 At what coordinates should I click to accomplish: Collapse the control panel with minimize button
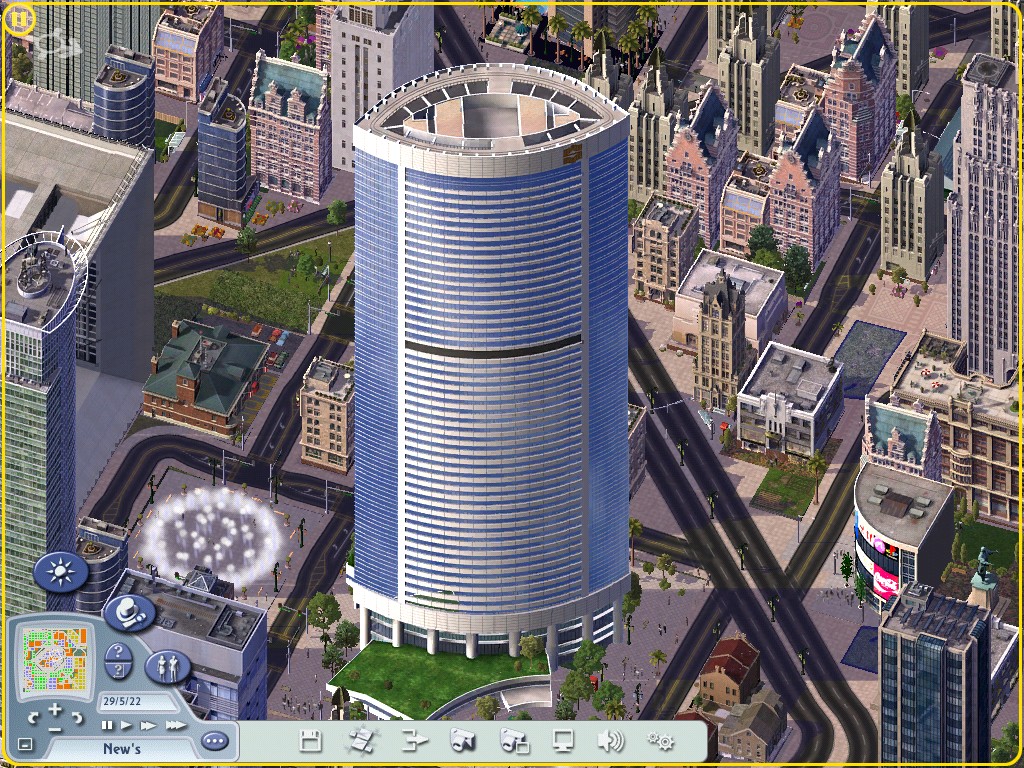(26, 745)
